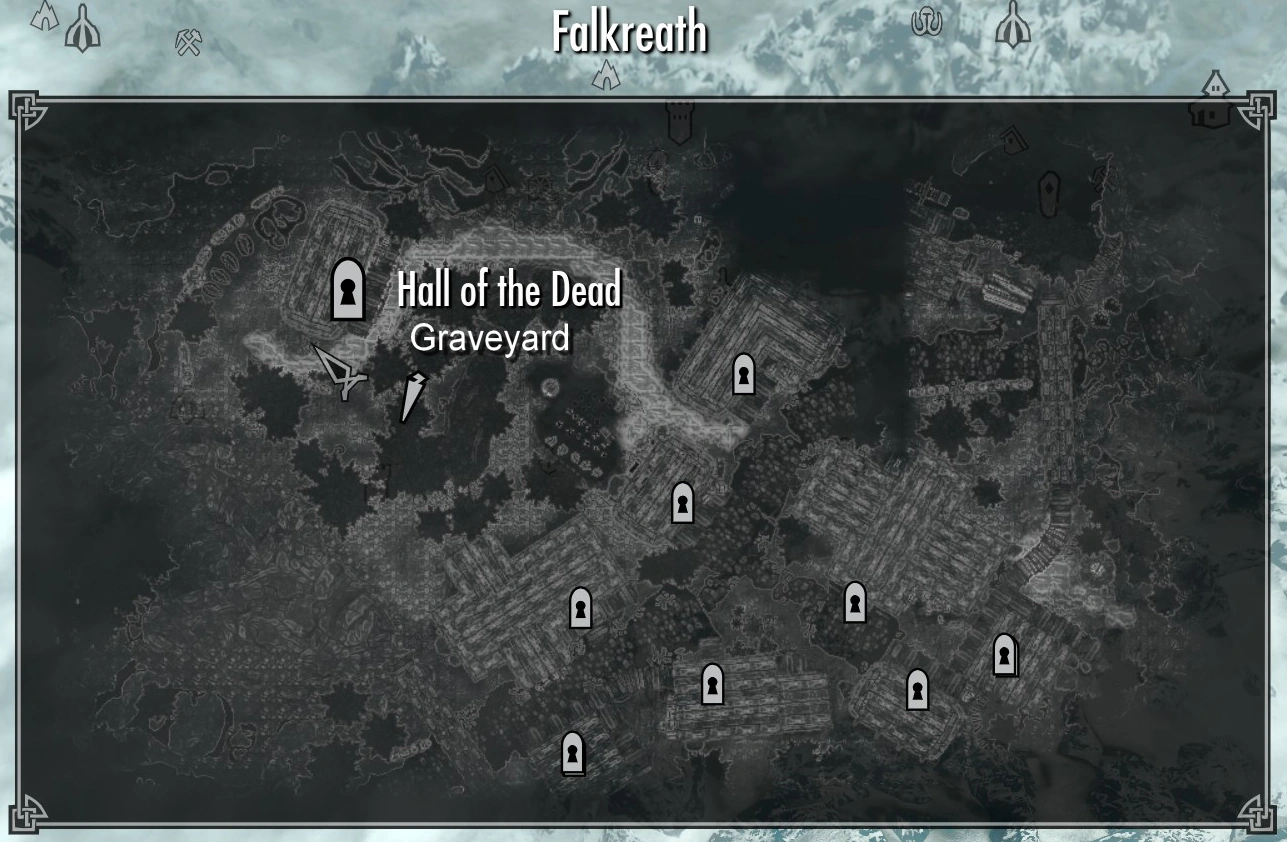Open the door marker in the map center
This screenshot has width=1287, height=842.
pos(683,502)
